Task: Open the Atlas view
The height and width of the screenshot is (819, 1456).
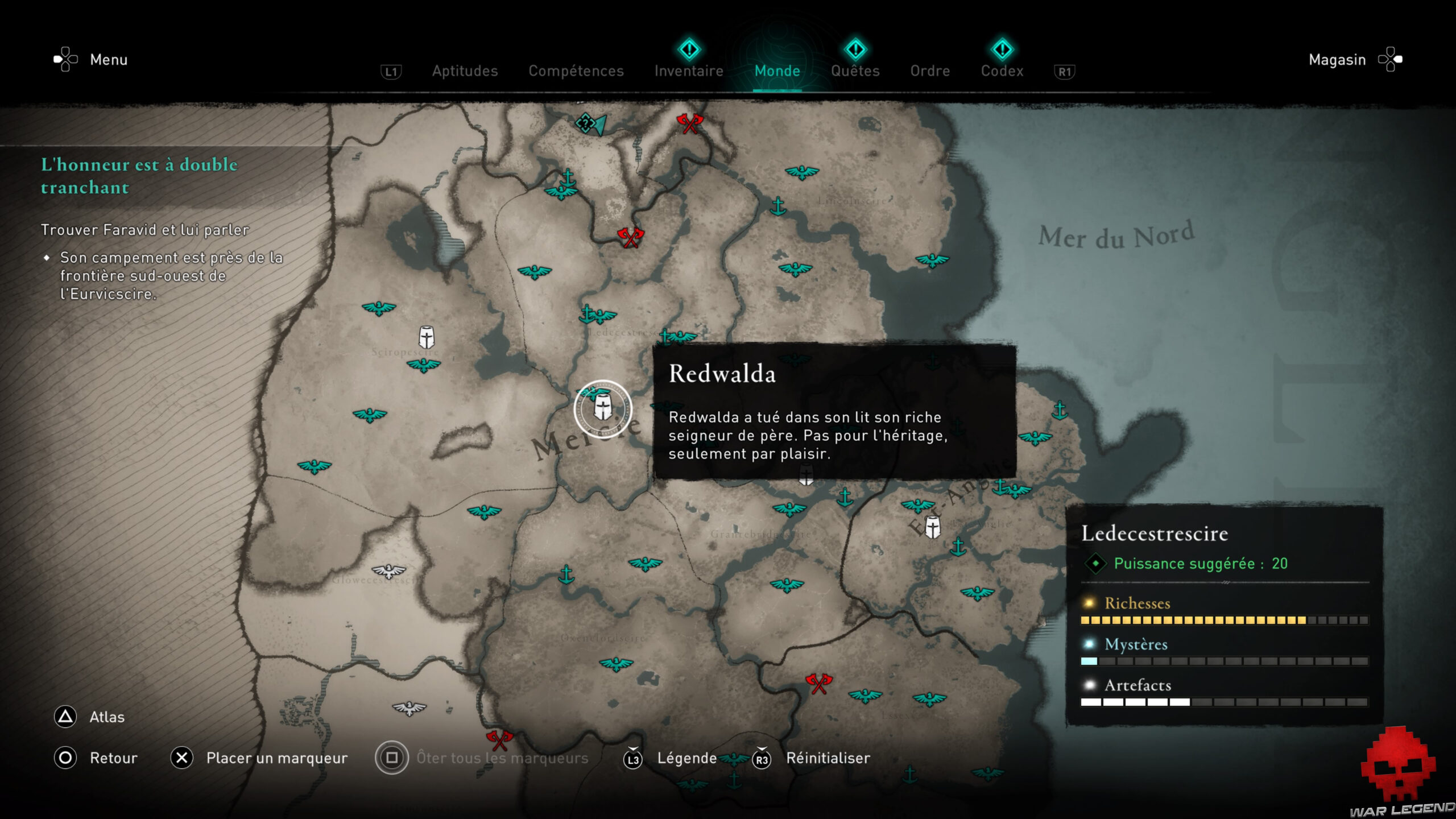Action: [x=107, y=717]
